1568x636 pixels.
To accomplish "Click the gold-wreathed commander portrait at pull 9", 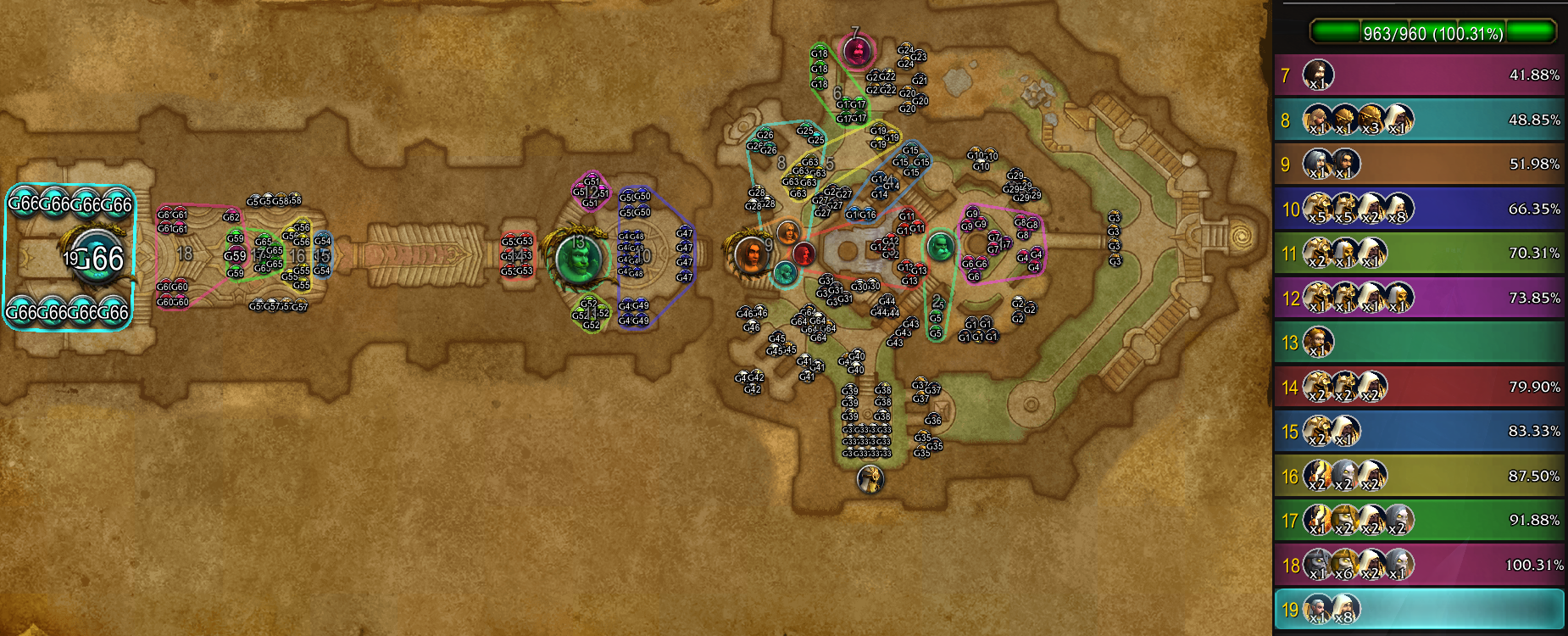I will tap(749, 254).
